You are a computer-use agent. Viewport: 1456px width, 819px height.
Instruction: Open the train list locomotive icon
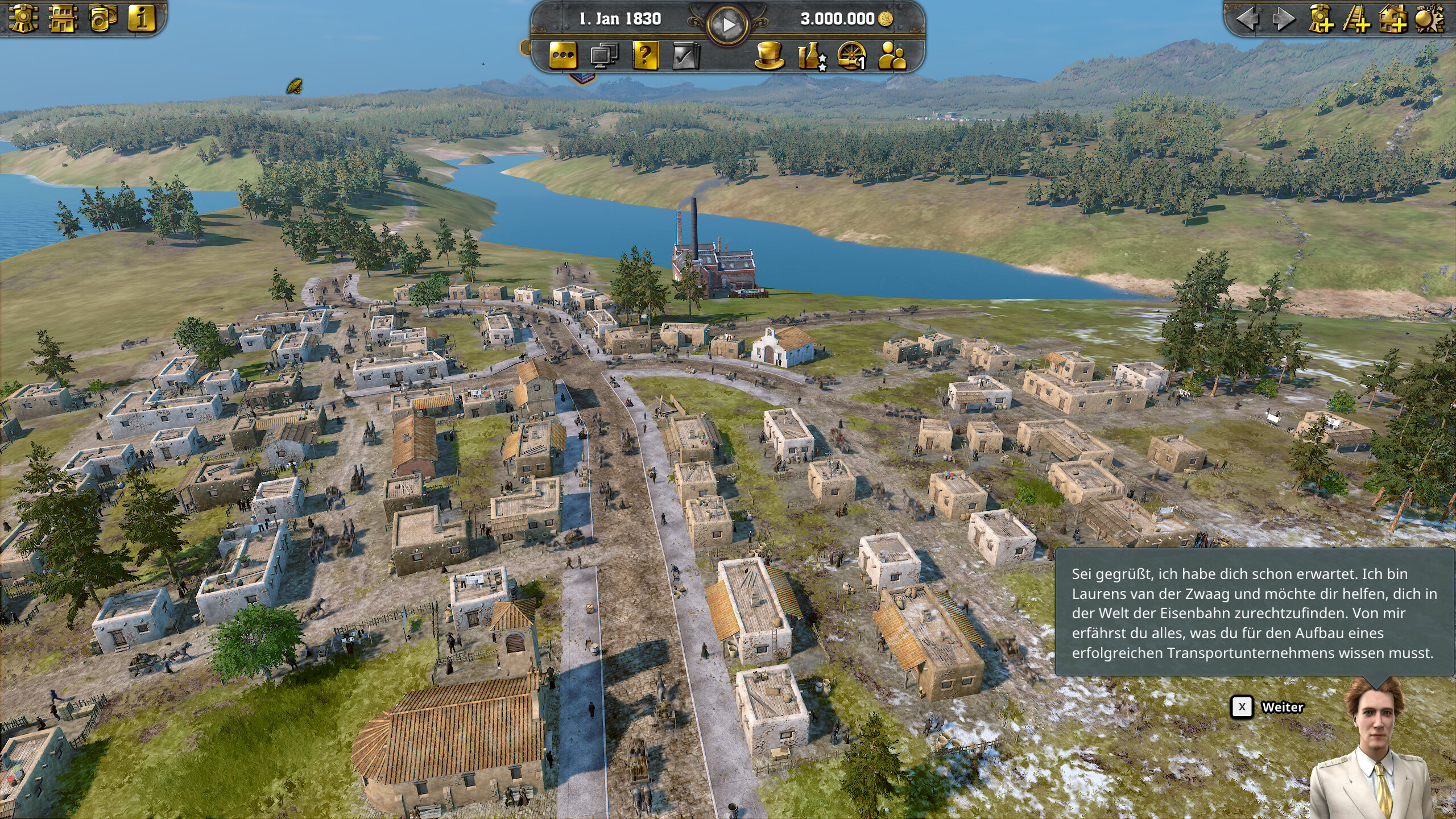pyautogui.click(x=23, y=18)
